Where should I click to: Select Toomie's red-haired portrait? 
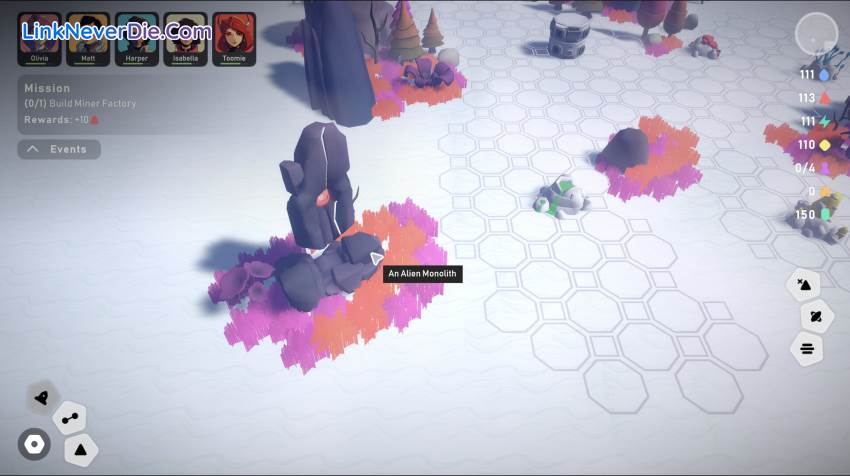tap(234, 38)
